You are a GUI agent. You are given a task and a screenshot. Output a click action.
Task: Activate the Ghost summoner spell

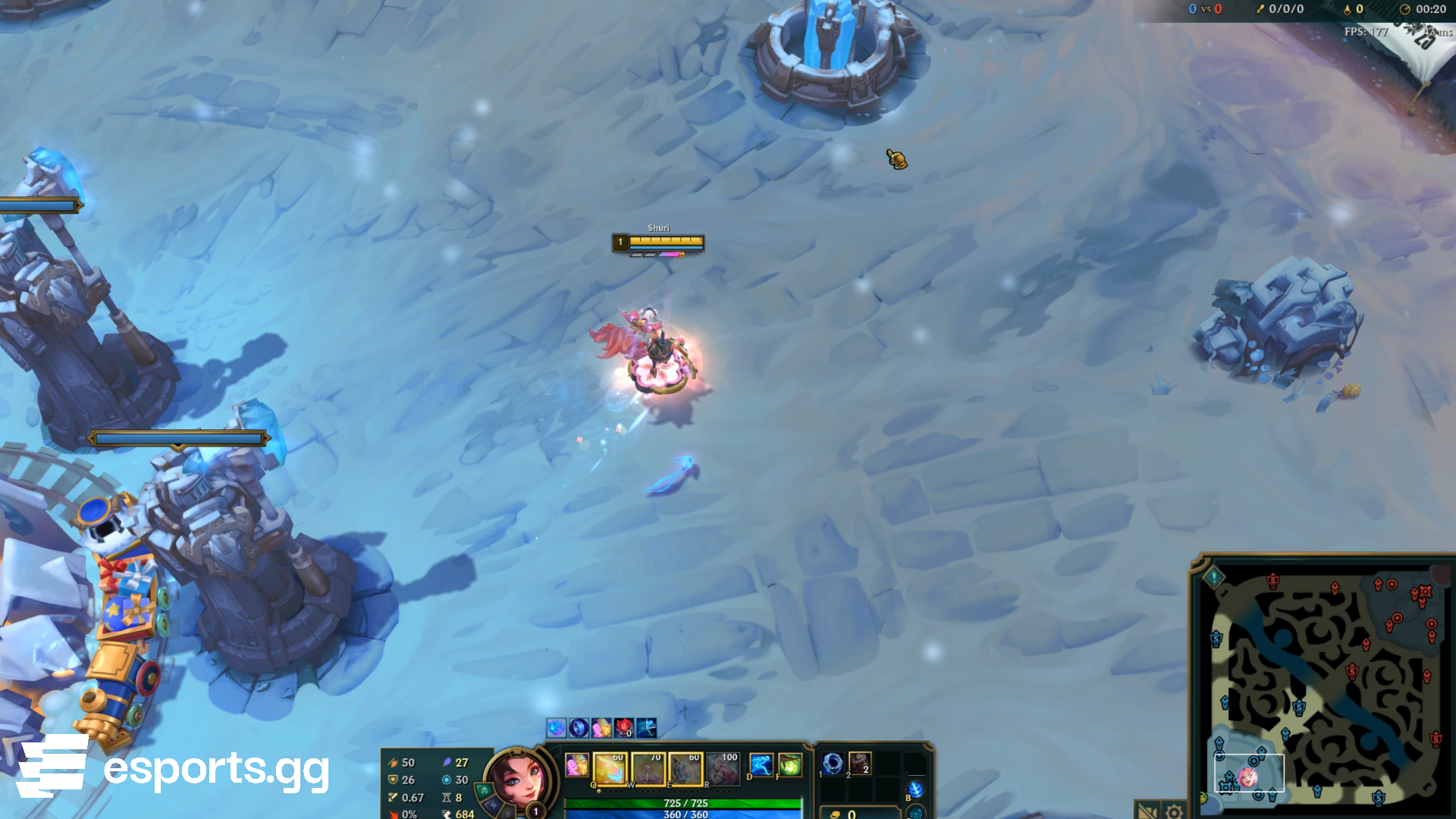tap(761, 764)
